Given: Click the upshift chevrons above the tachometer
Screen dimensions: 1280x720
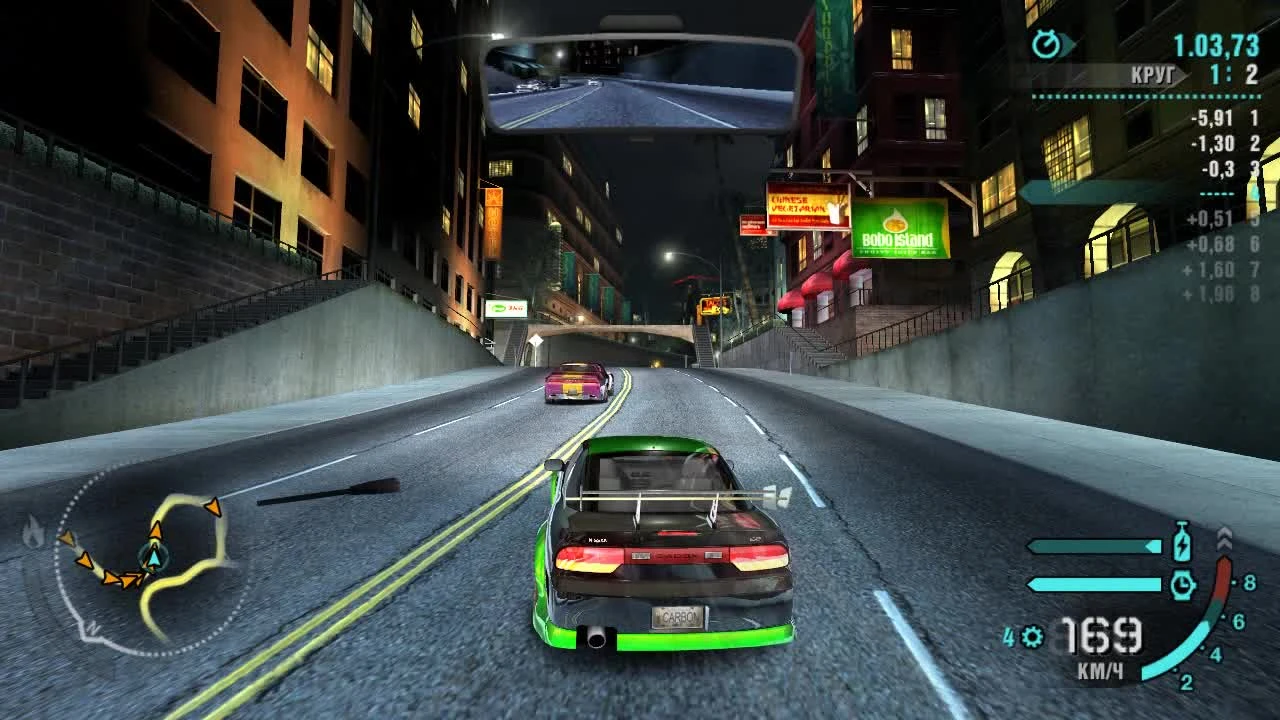Looking at the screenshot, I should (1225, 538).
